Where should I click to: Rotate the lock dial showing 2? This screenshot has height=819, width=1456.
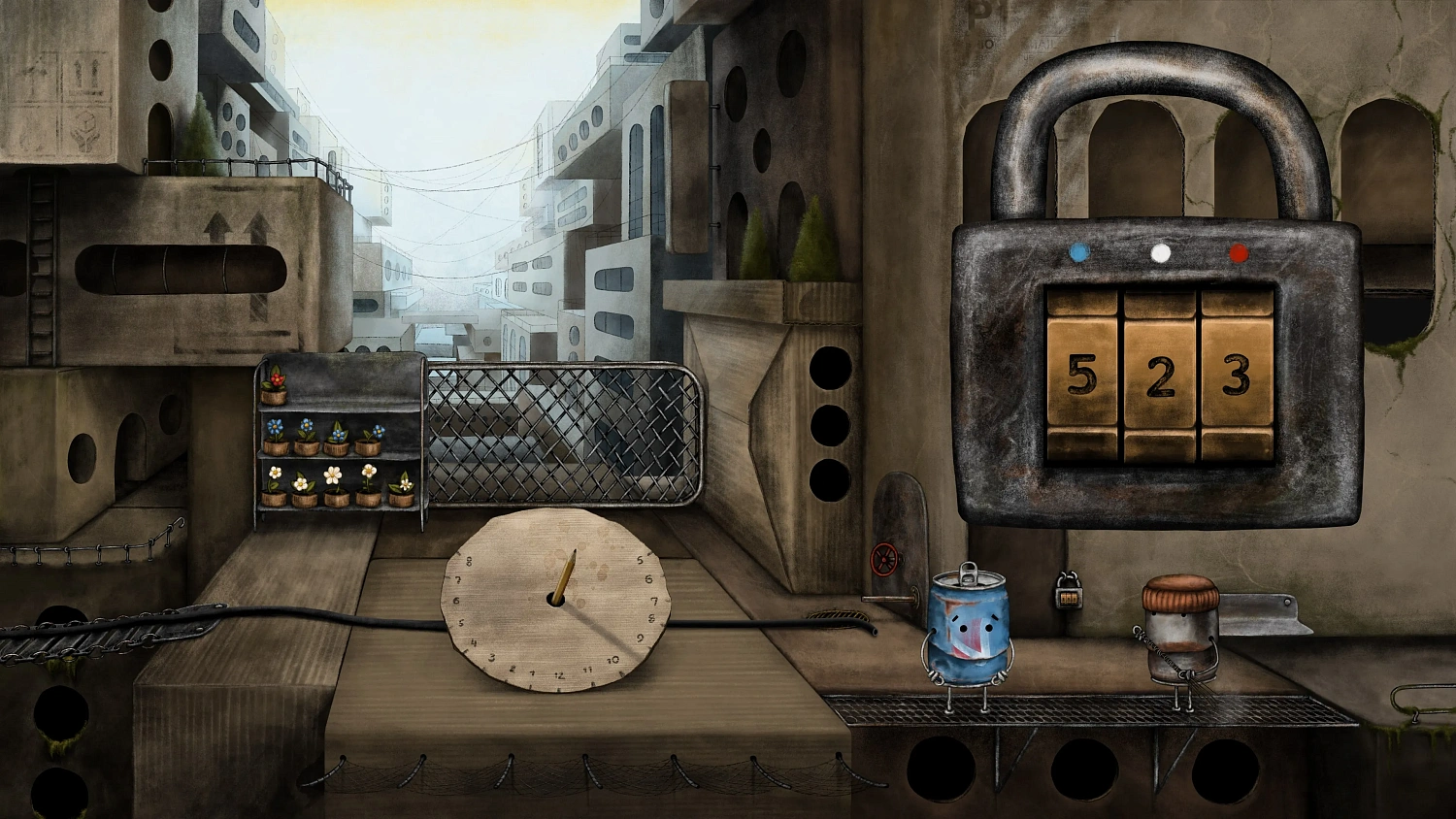coord(1159,376)
